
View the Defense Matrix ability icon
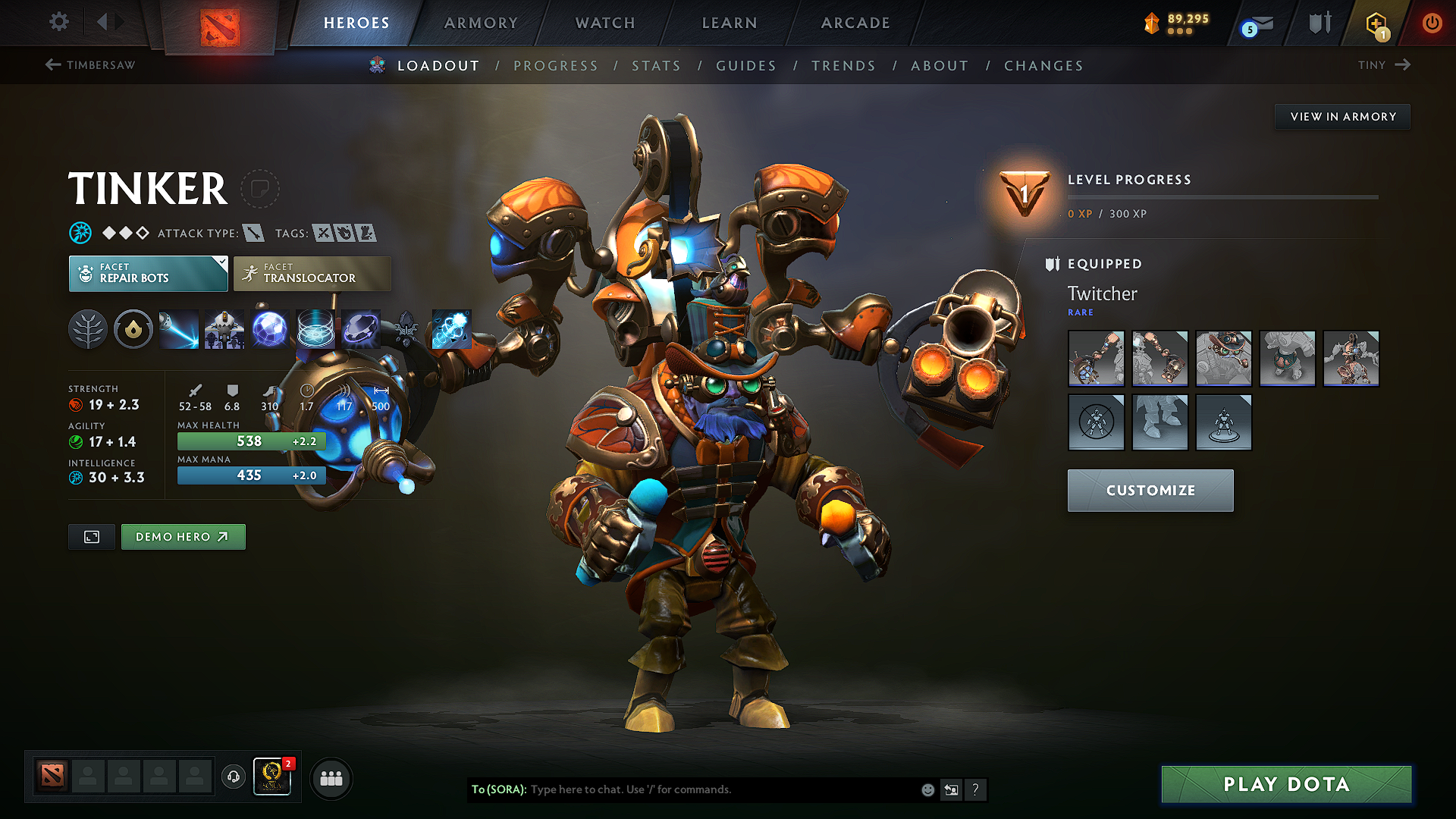(270, 329)
